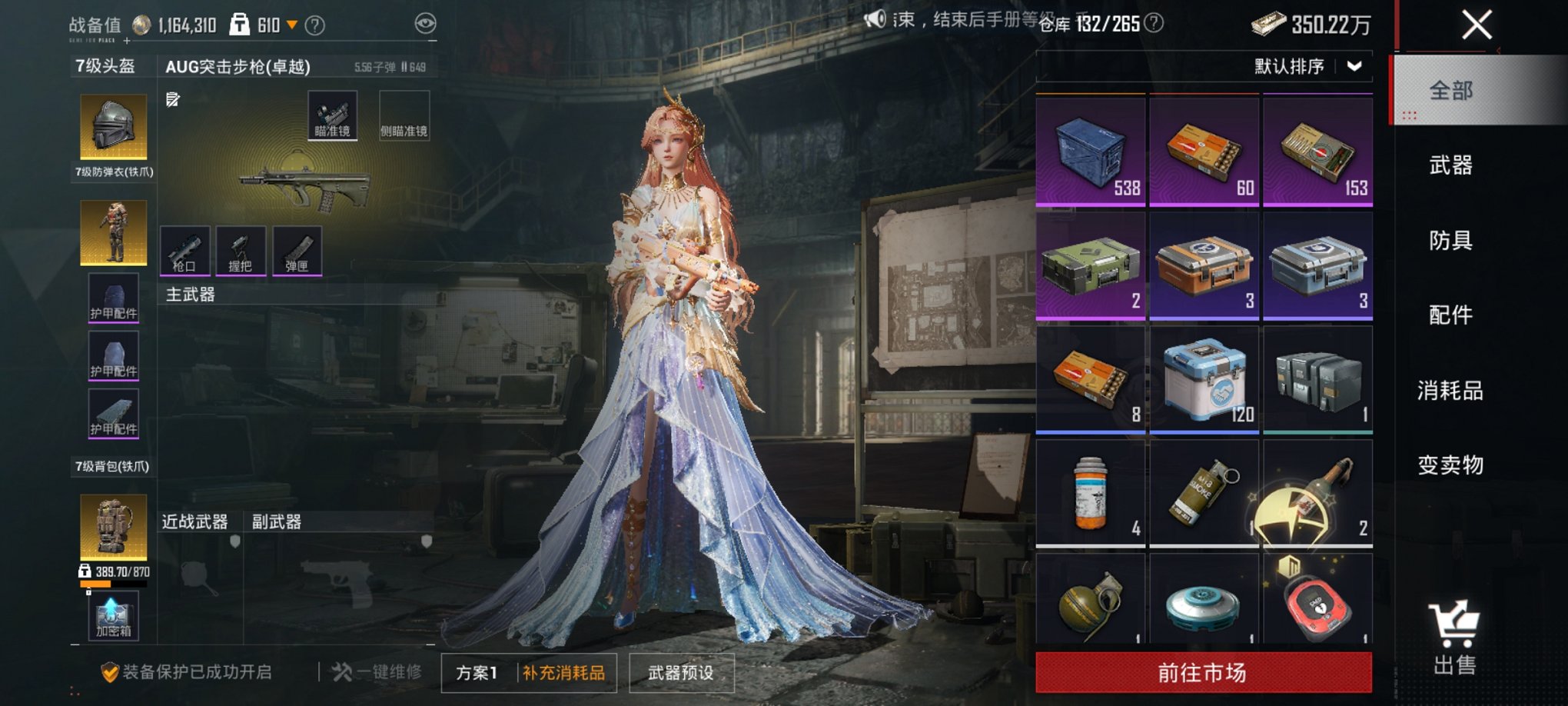Click the 瞄准镜 scope attachment slot
The width and height of the screenshot is (1568, 706).
334,114
